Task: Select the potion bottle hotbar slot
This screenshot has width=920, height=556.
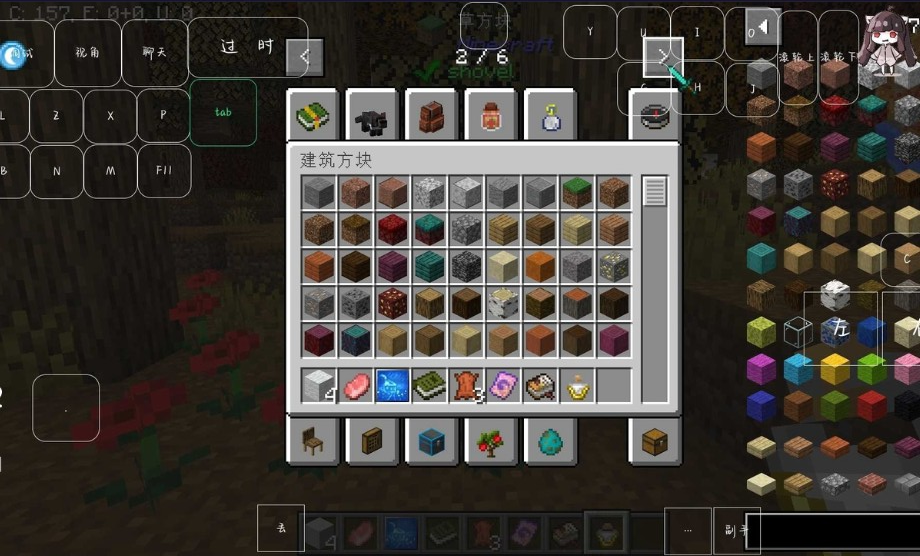Action: tap(577, 386)
